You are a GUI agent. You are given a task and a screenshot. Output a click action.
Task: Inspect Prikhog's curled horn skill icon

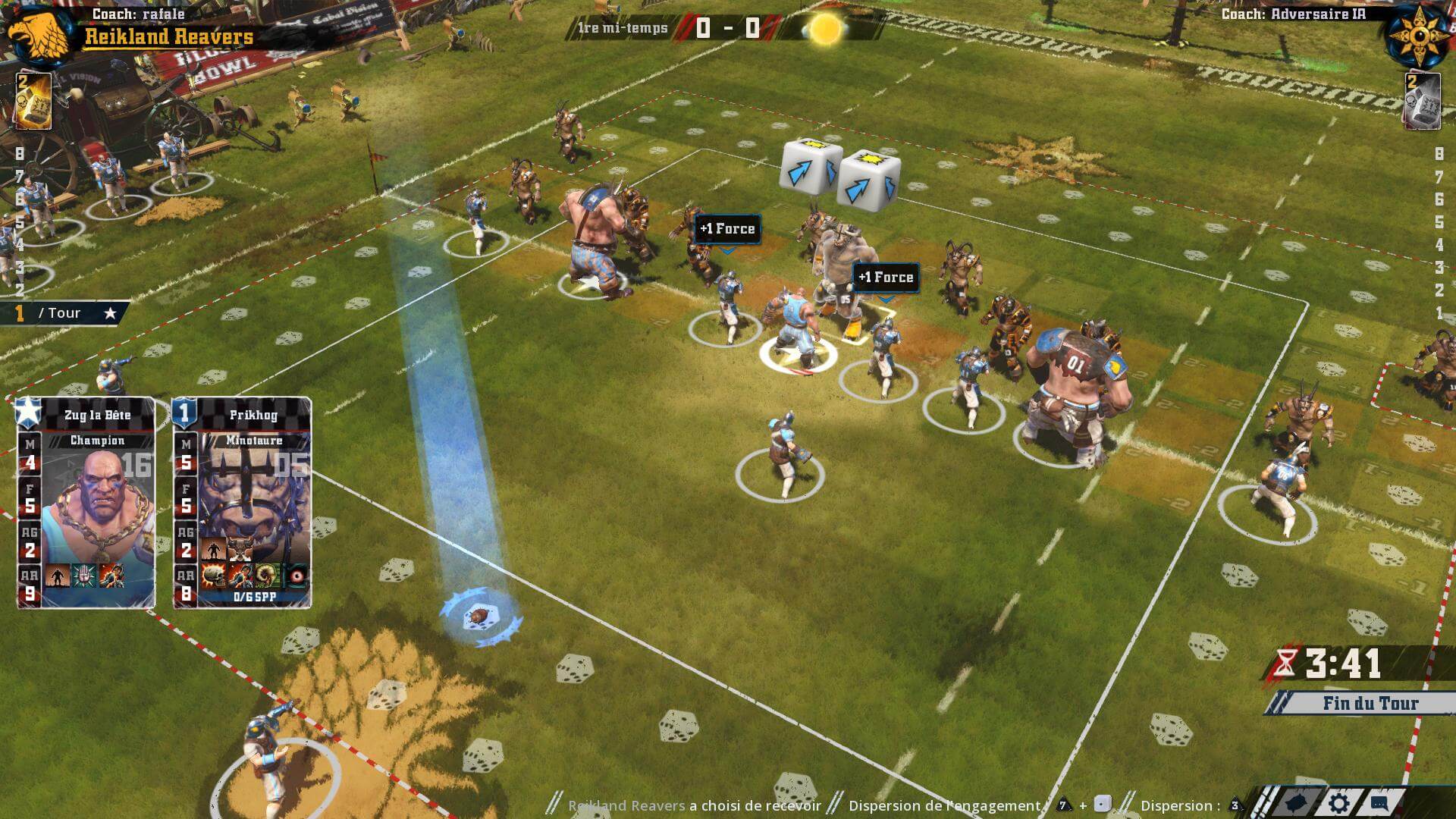click(267, 576)
